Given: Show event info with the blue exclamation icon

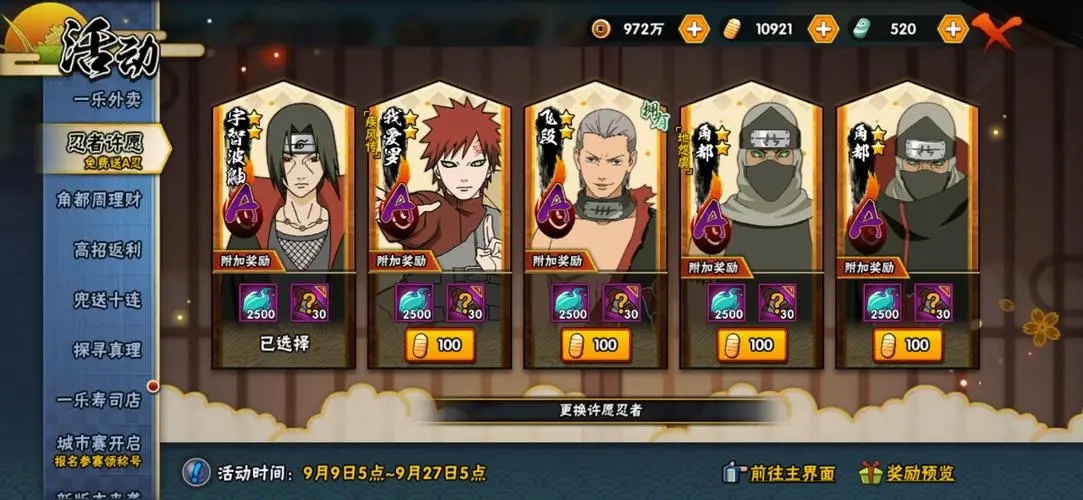Looking at the screenshot, I should [x=197, y=472].
